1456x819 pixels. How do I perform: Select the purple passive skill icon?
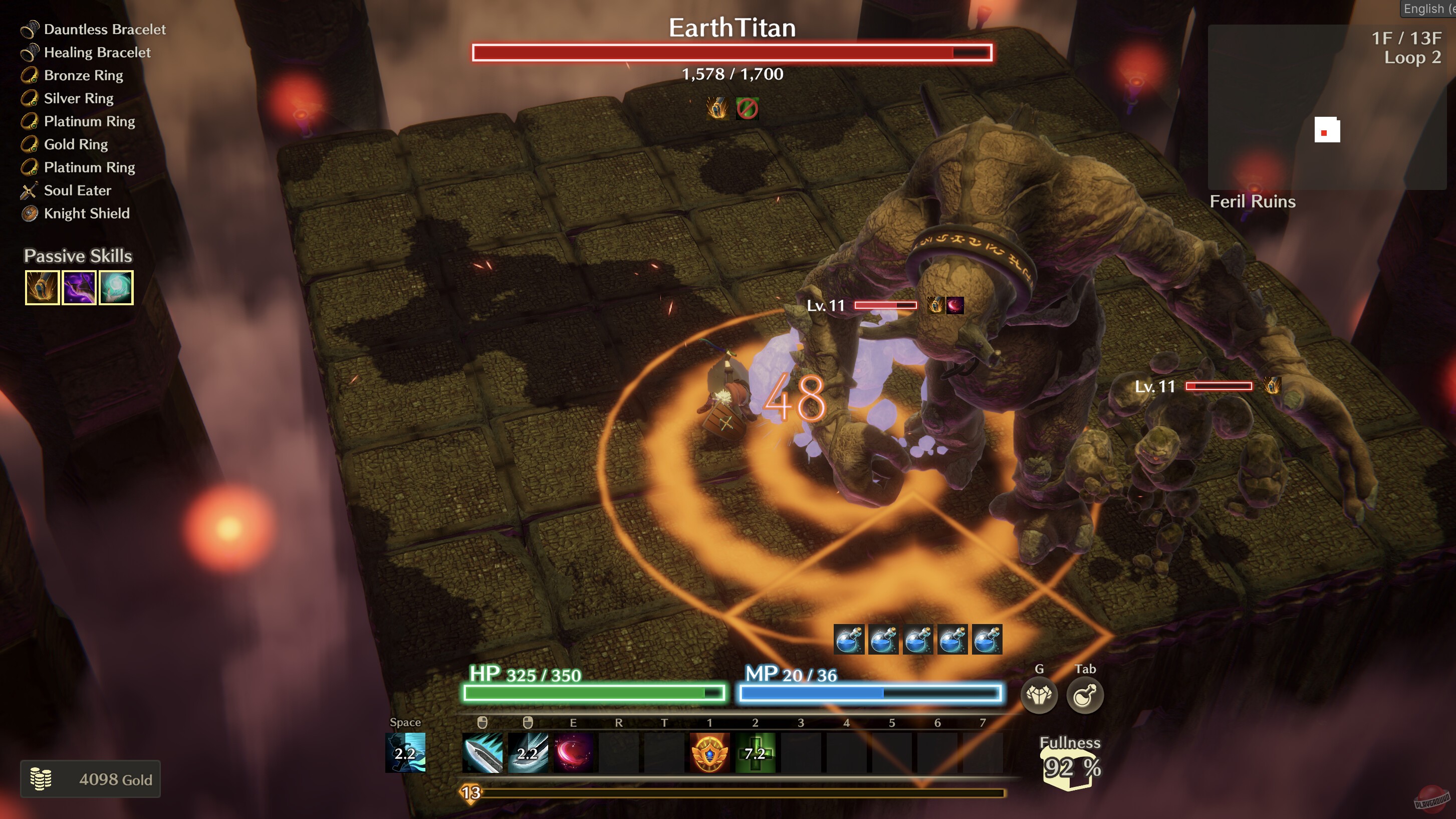[79, 288]
